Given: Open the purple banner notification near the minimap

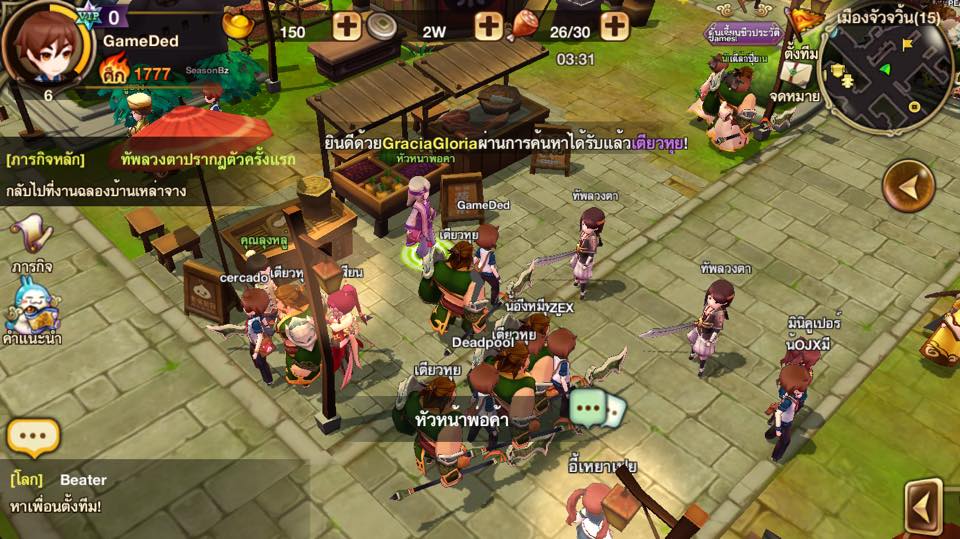Looking at the screenshot, I should pyautogui.click(x=743, y=32).
